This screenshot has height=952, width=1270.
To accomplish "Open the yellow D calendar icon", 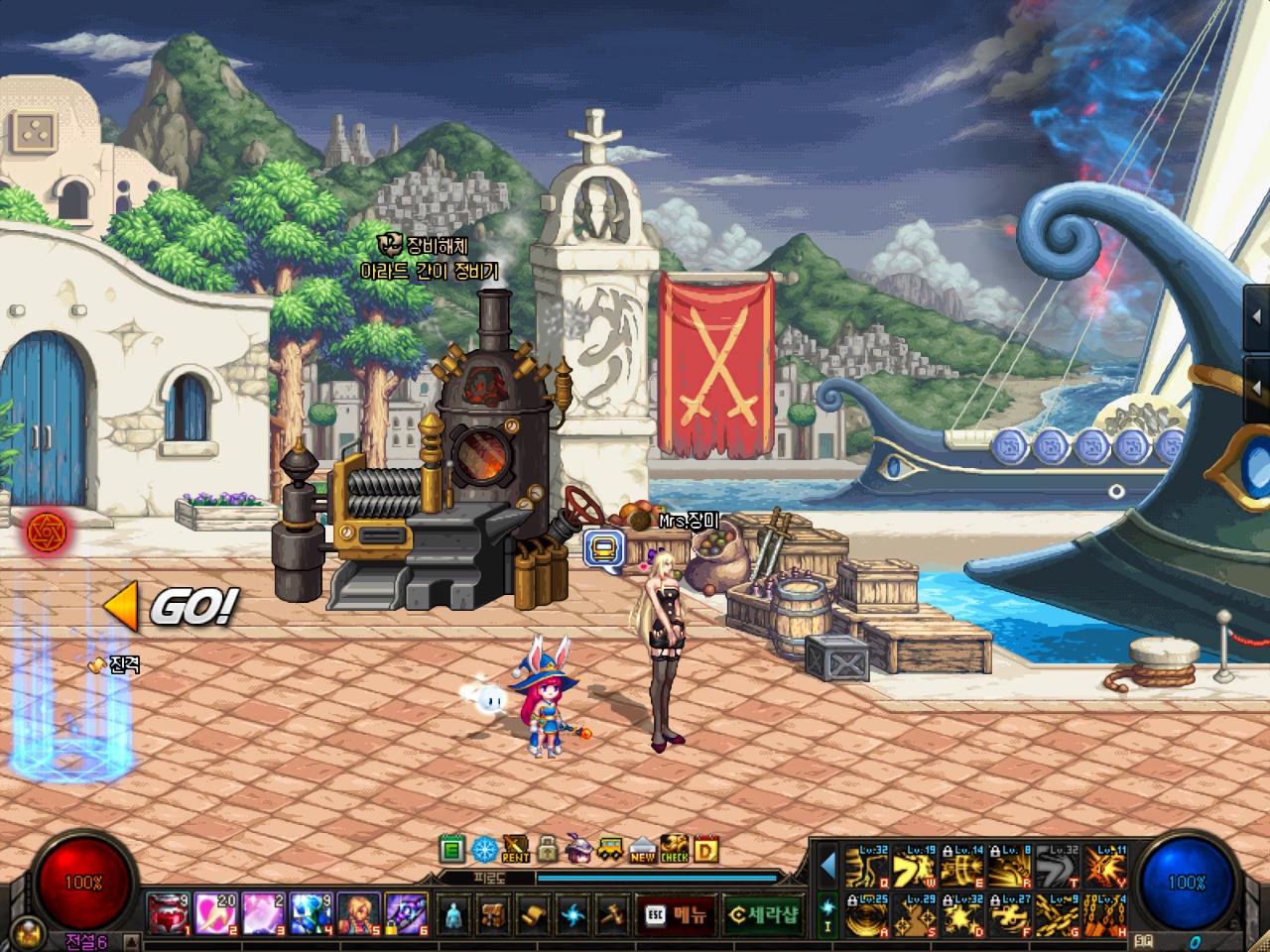I will [705, 850].
